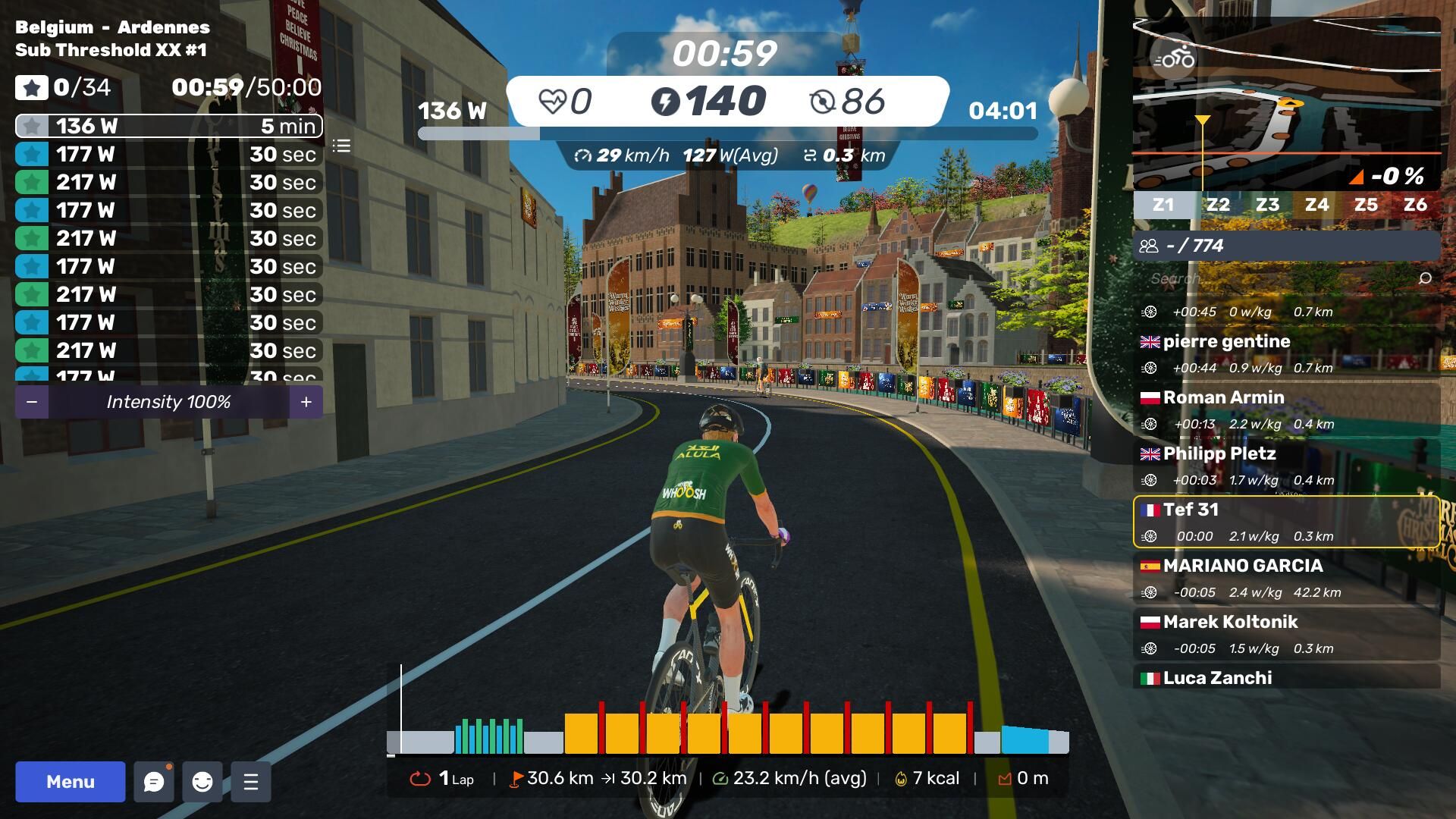Select the current 136 W 5 min interval
Screen dimensions: 1456x819
tap(168, 126)
